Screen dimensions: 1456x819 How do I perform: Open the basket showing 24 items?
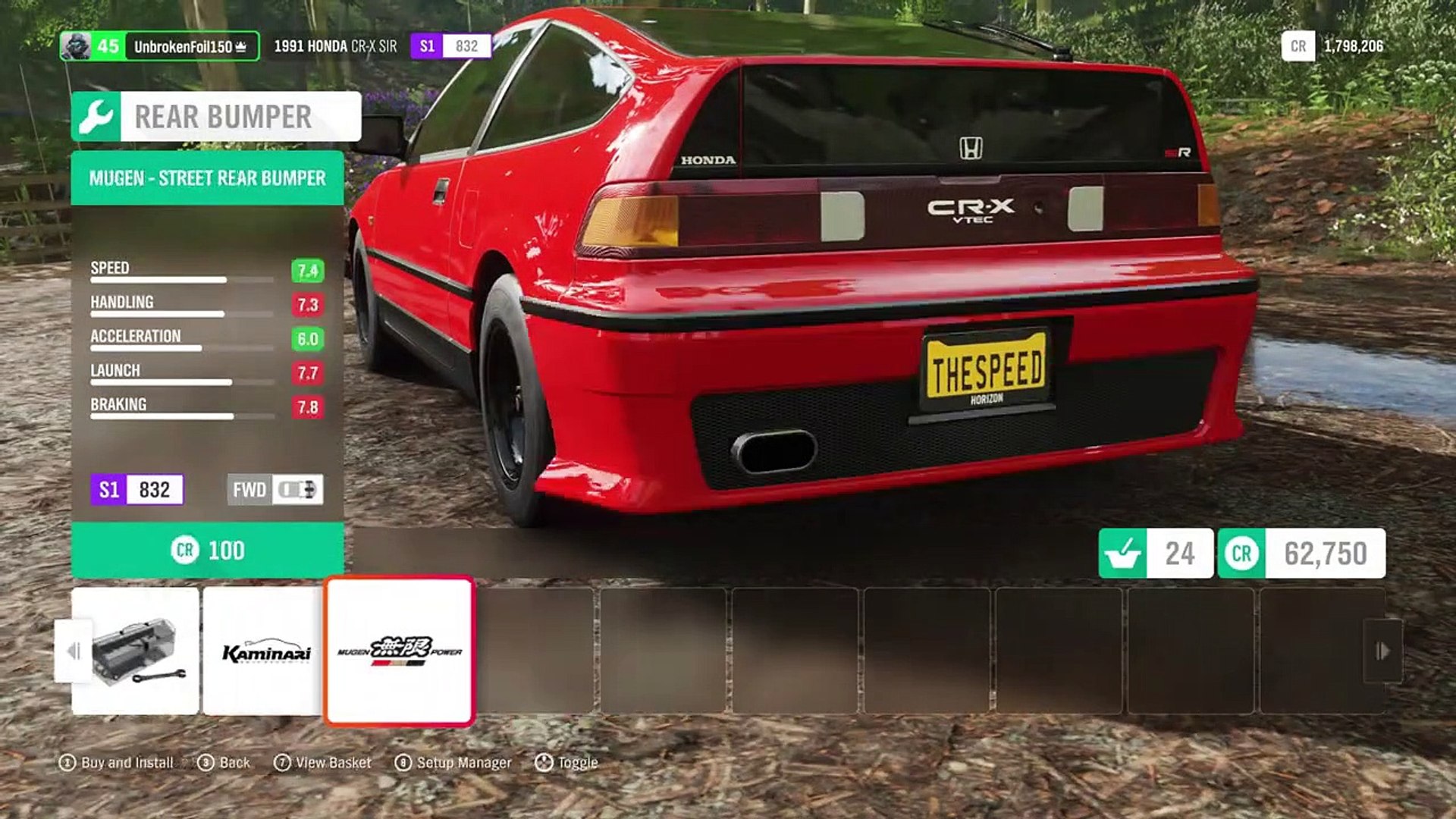1155,554
